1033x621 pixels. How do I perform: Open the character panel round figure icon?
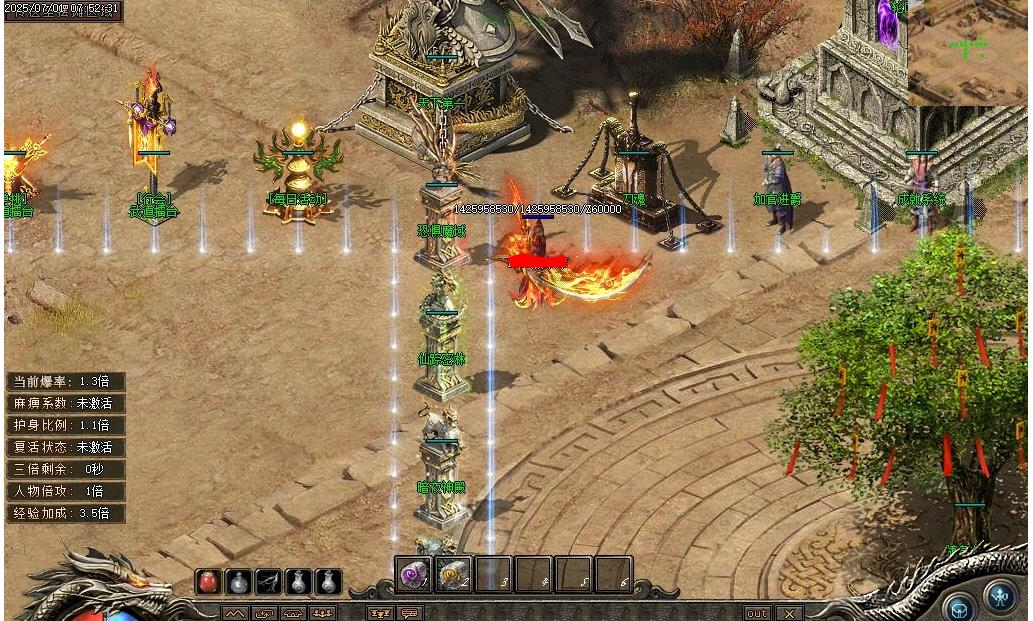click(1000, 596)
